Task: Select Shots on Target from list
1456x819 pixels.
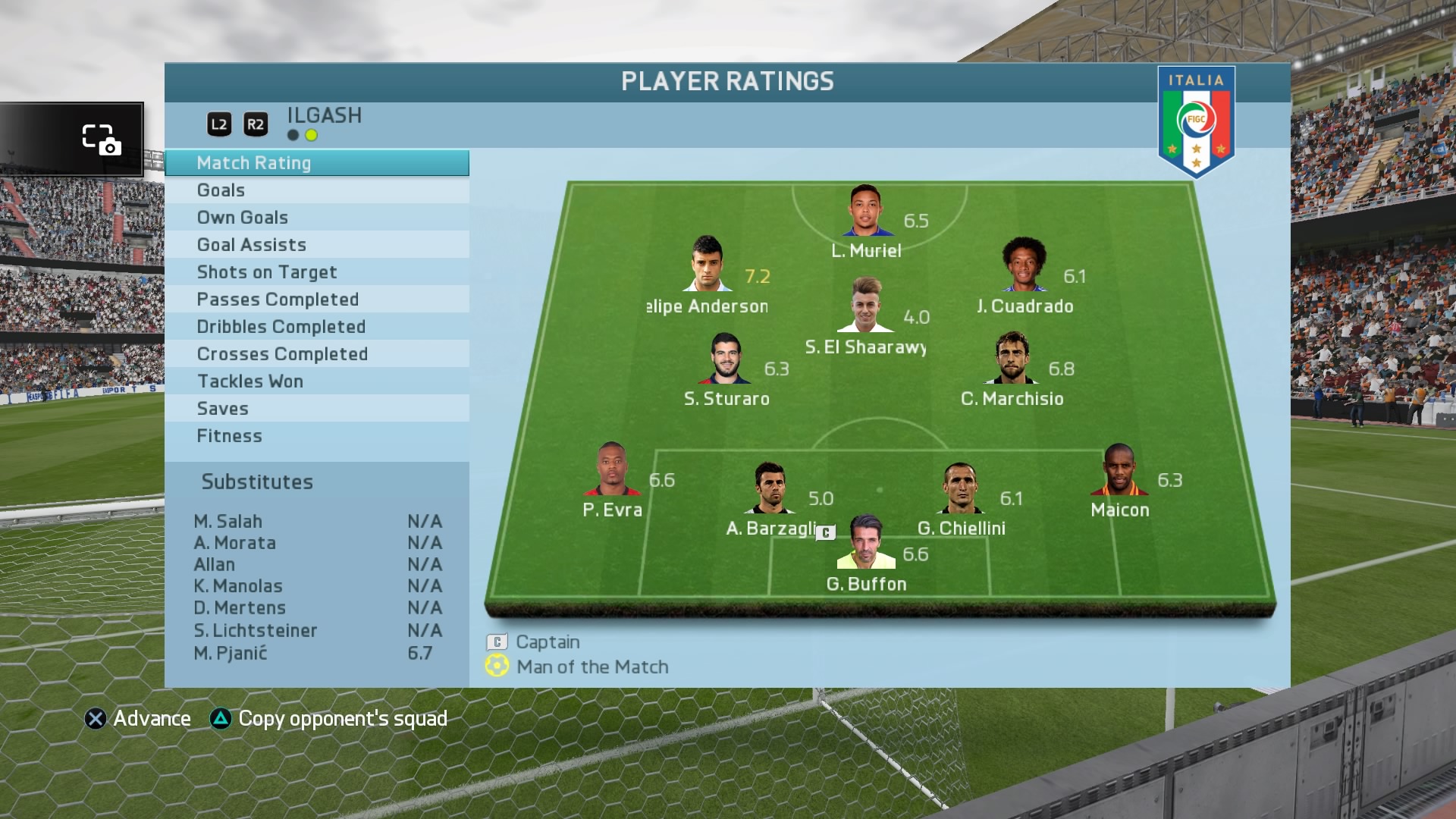Action: [x=316, y=272]
